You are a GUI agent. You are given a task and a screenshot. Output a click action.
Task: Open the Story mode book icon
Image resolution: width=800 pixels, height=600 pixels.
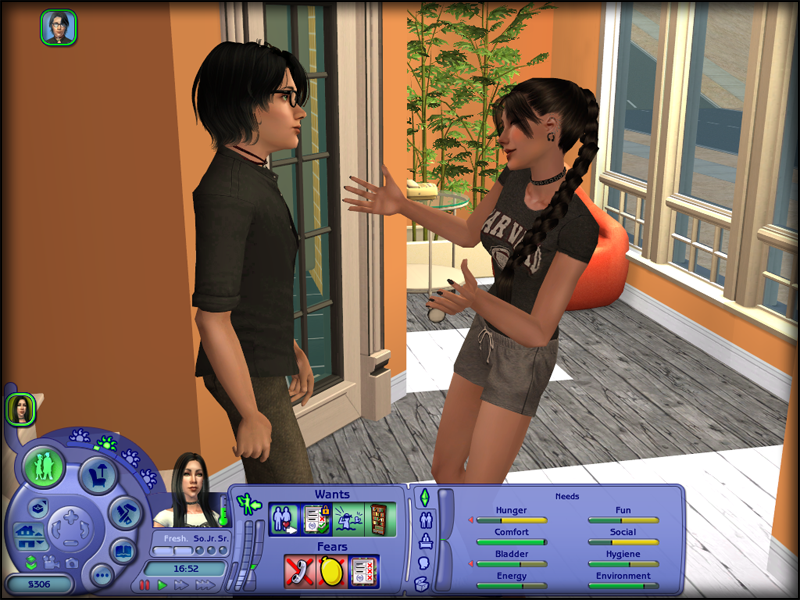point(122,550)
